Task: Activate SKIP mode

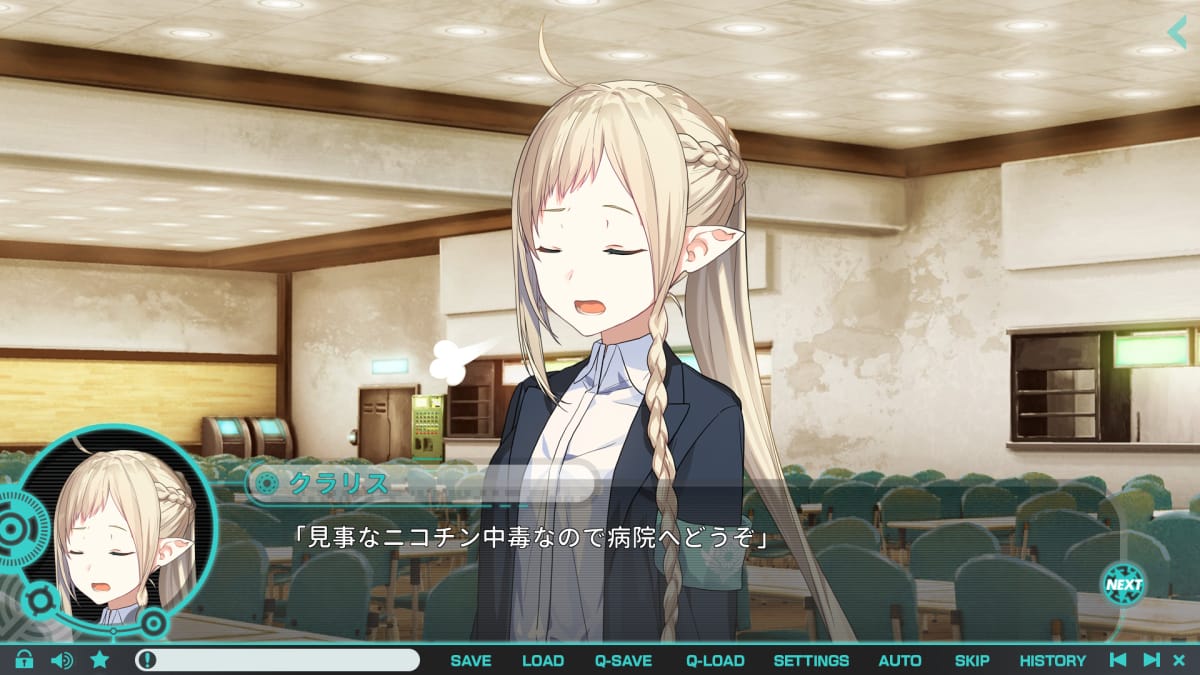Action: pyautogui.click(x=972, y=660)
